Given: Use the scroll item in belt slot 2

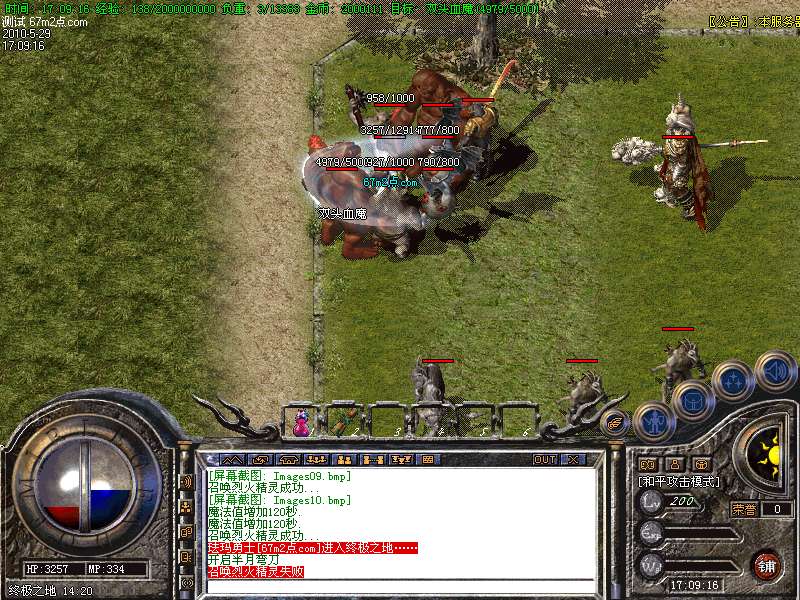Looking at the screenshot, I should point(346,420).
